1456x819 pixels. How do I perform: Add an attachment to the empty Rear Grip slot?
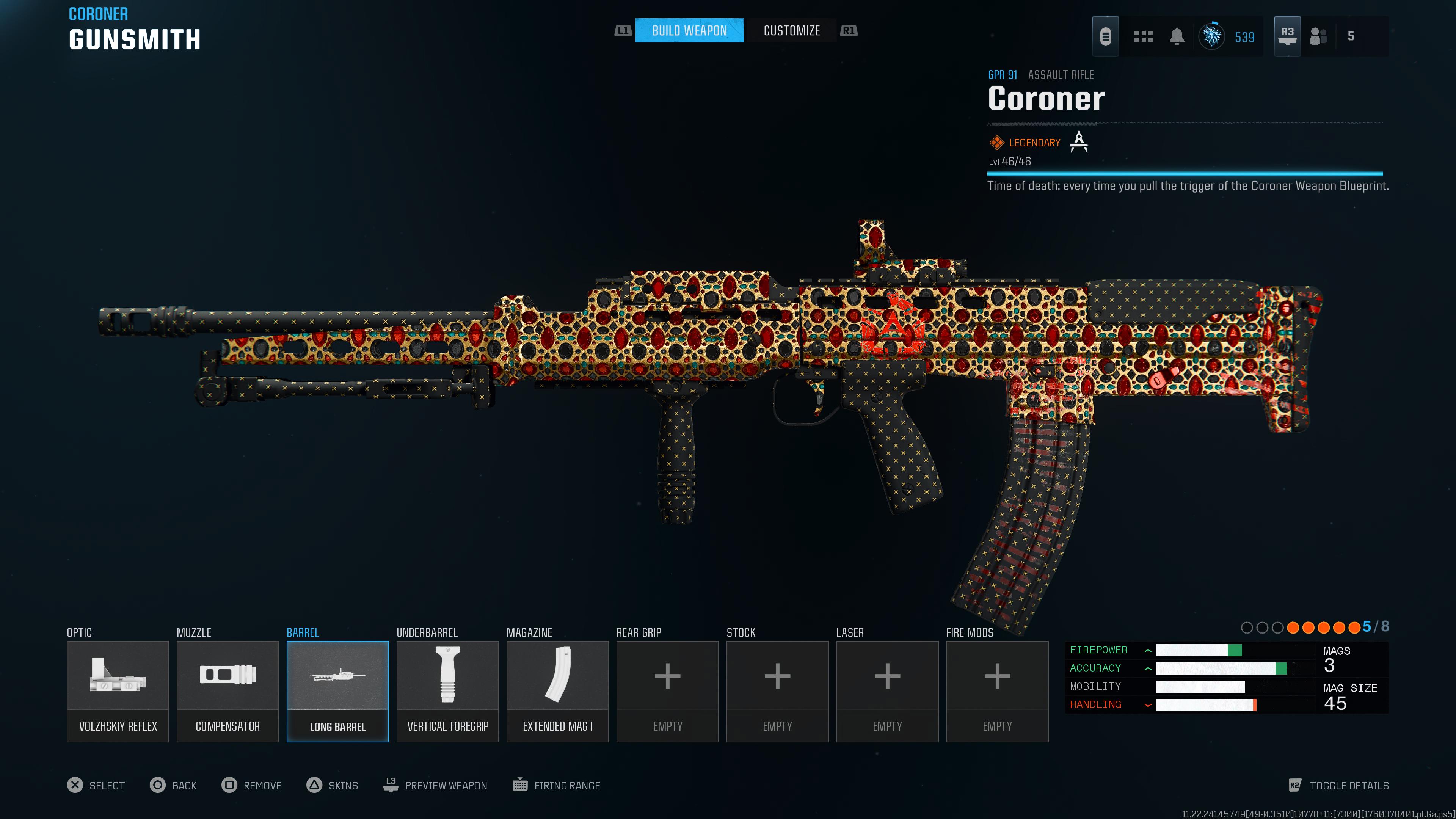667,691
